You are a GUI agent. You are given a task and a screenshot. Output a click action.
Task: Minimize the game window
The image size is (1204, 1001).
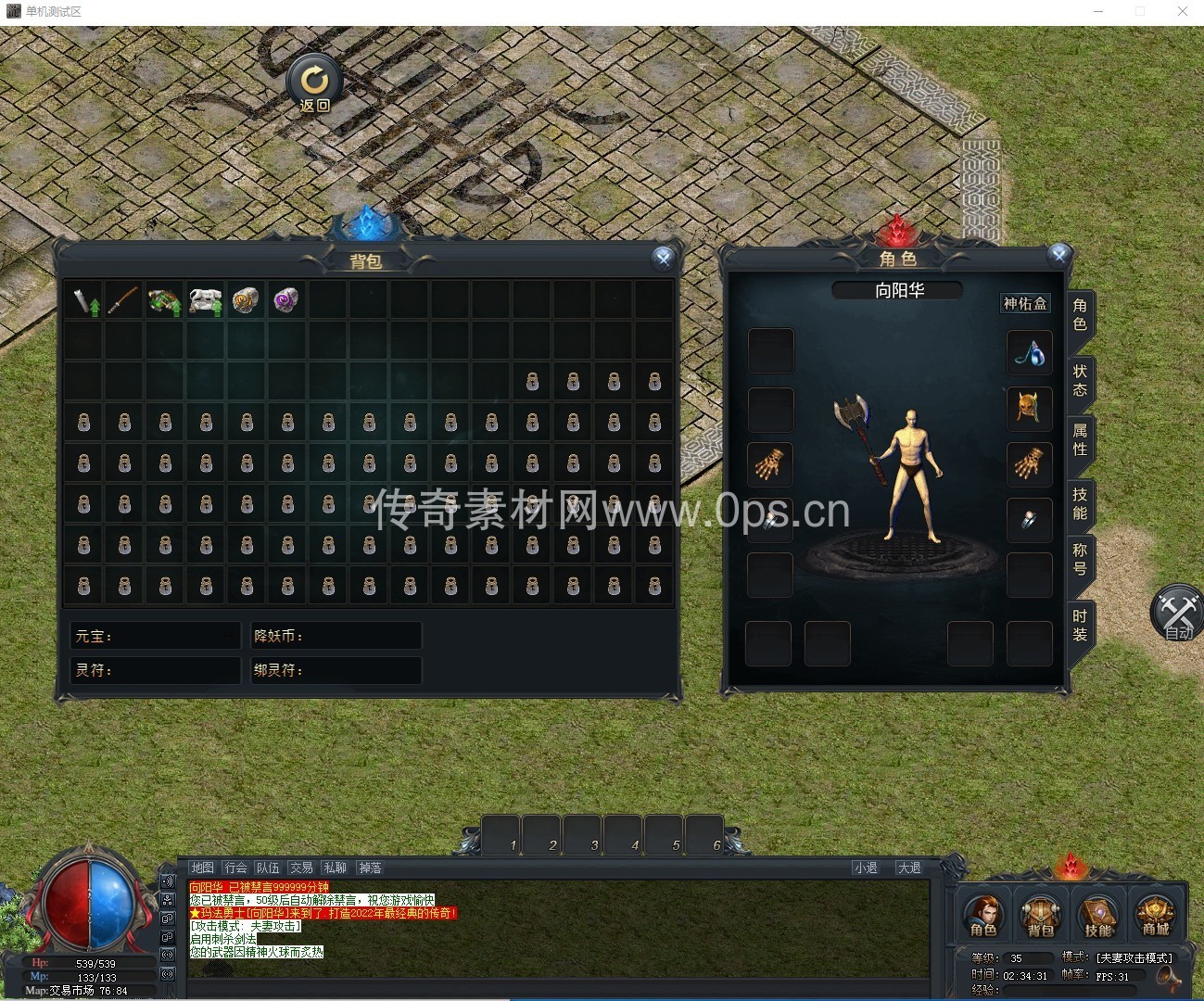(1098, 11)
